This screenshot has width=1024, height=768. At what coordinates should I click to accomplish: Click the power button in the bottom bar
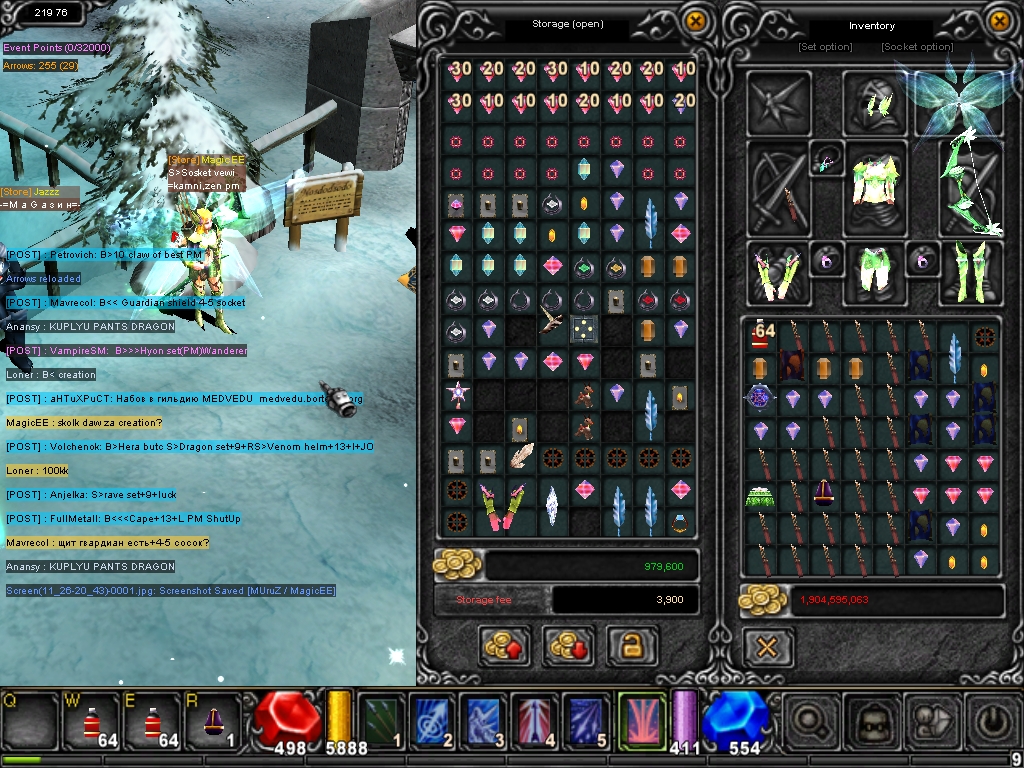(993, 721)
